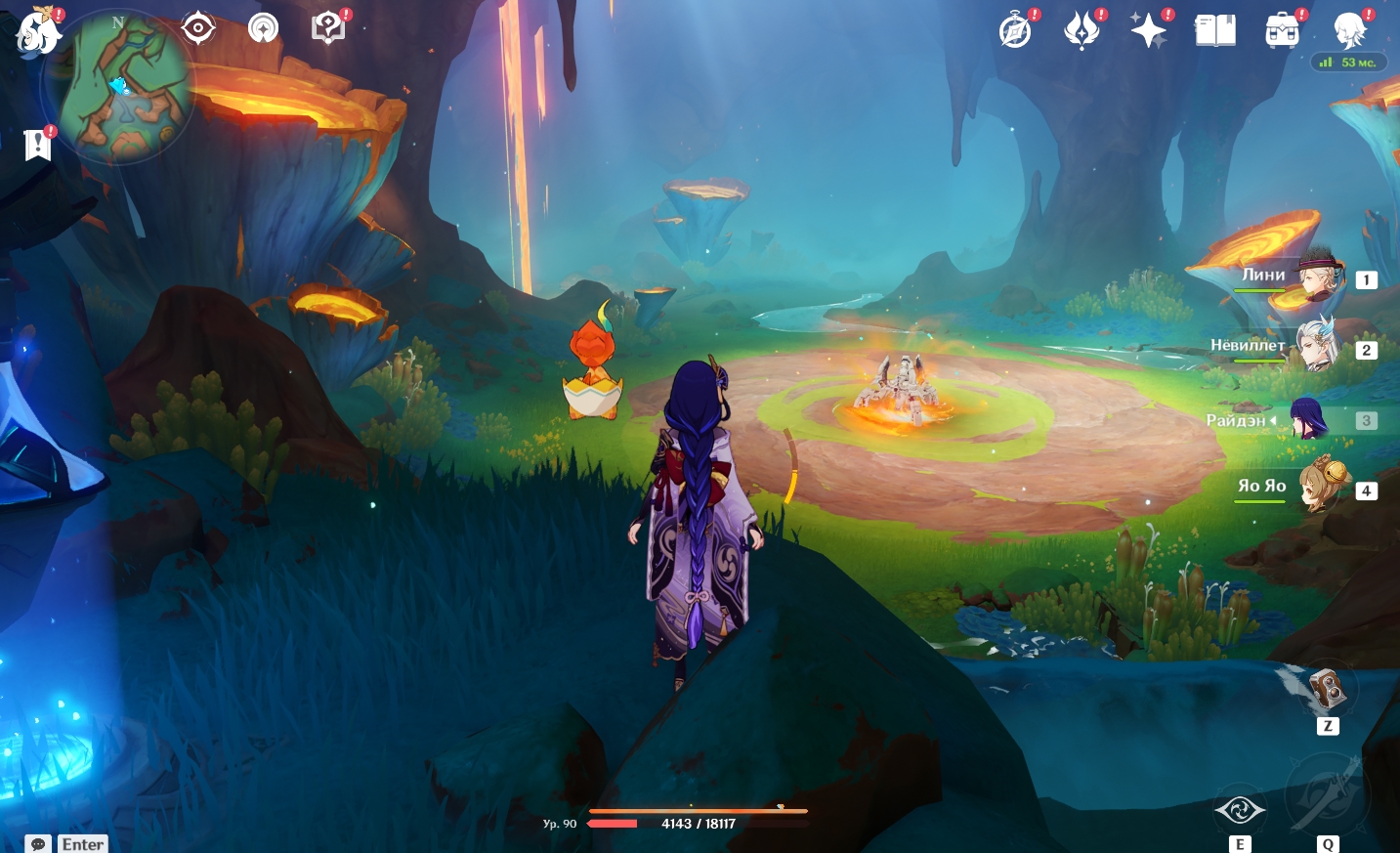Open the circular arrow icon beside the minimap
The height and width of the screenshot is (853, 1400).
click(x=263, y=28)
